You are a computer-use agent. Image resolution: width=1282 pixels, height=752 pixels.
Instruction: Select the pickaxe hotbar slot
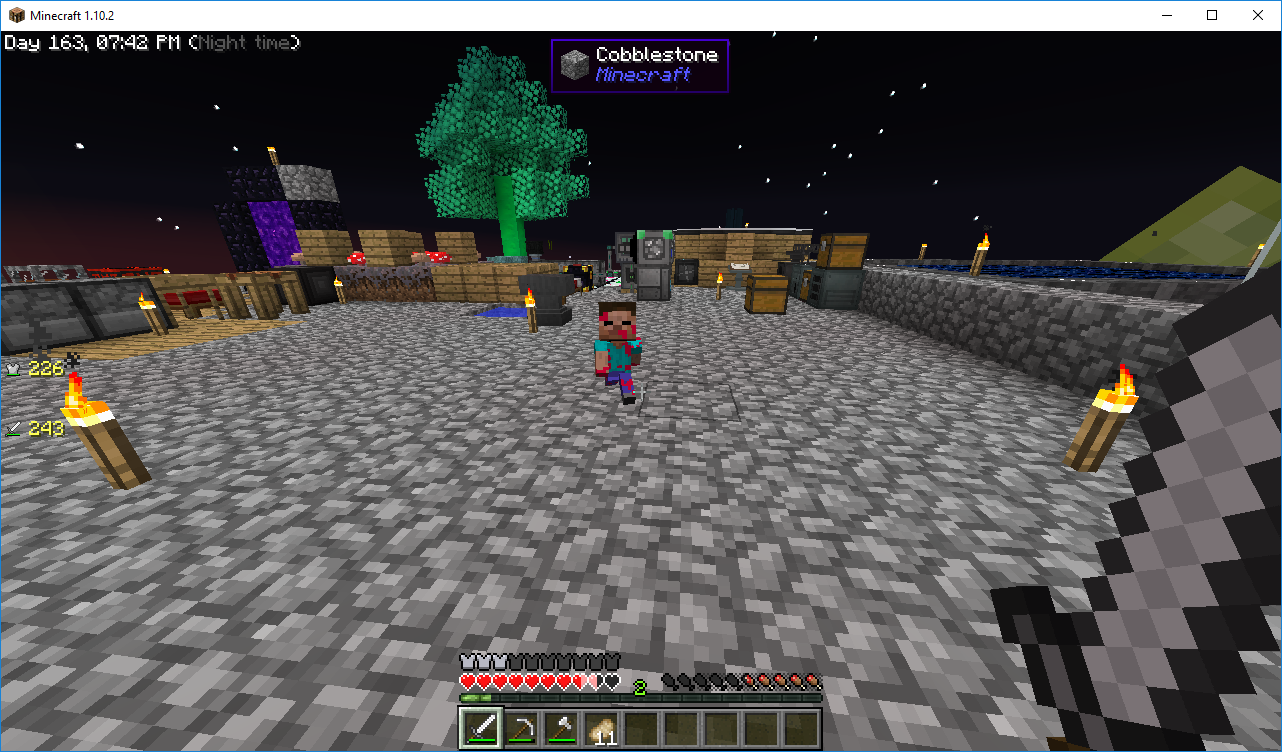click(520, 727)
